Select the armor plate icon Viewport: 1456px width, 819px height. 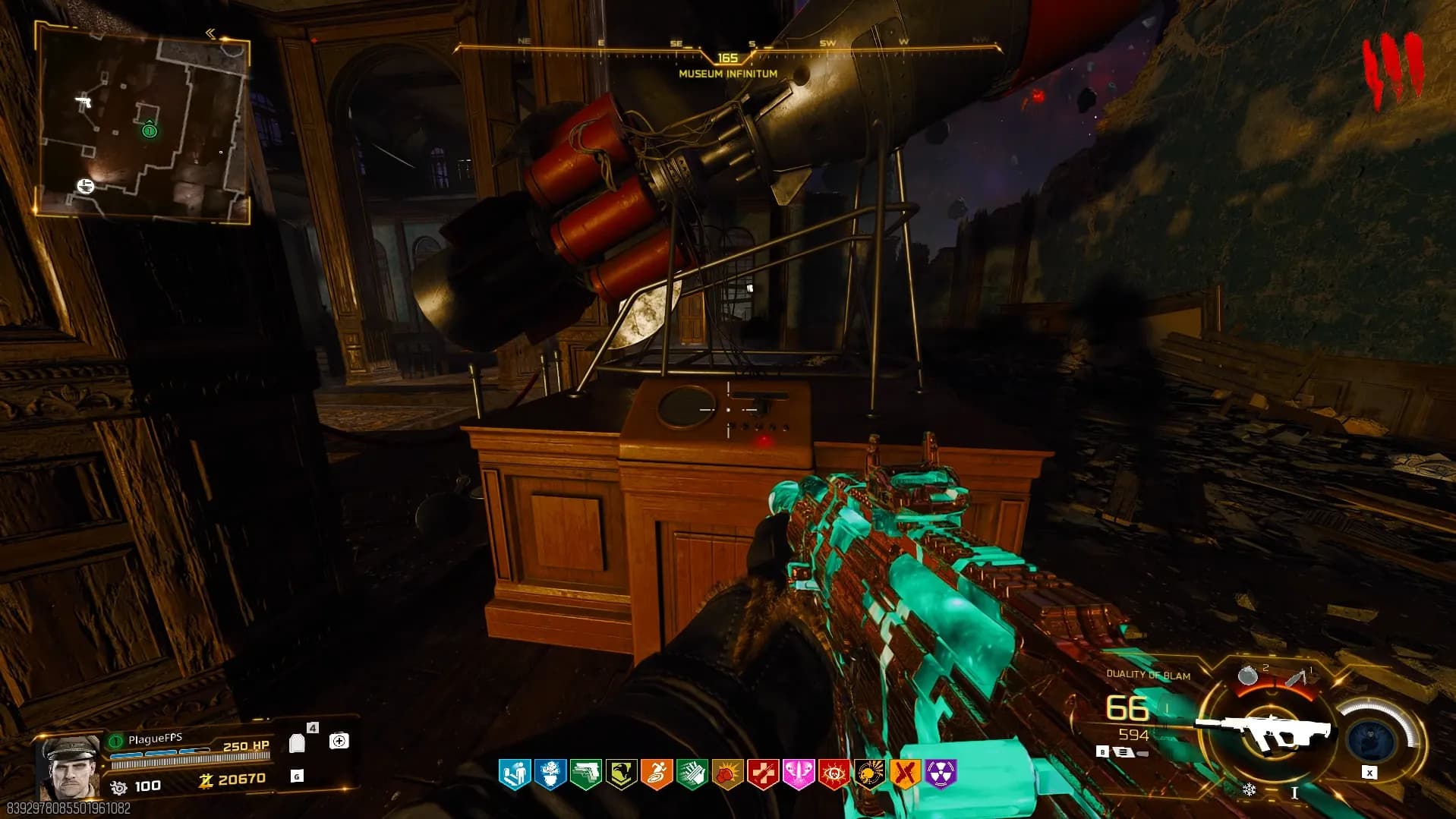[298, 743]
